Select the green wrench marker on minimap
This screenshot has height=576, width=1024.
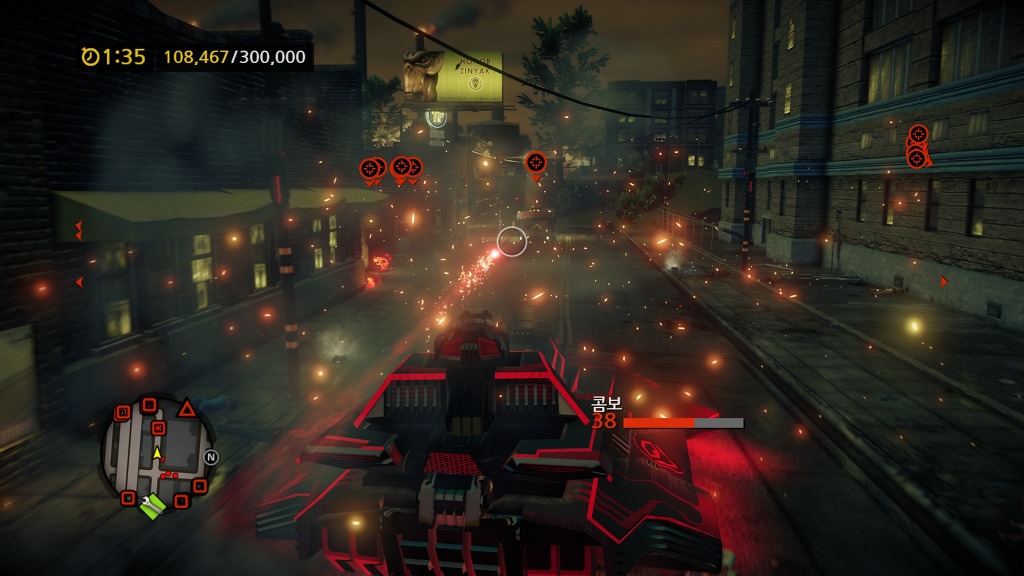(x=152, y=508)
